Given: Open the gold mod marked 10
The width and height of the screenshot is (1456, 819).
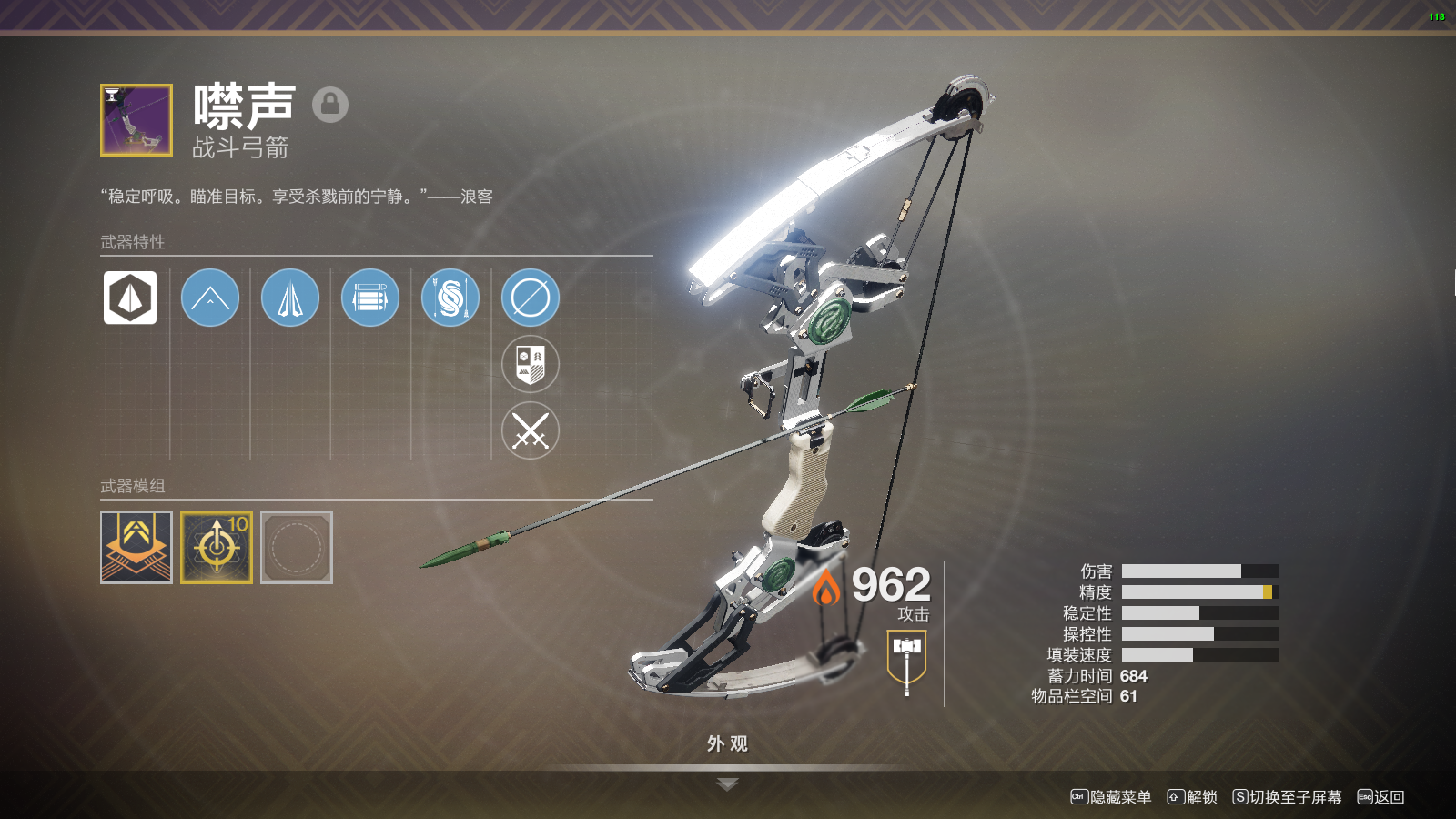Looking at the screenshot, I should coord(217,548).
